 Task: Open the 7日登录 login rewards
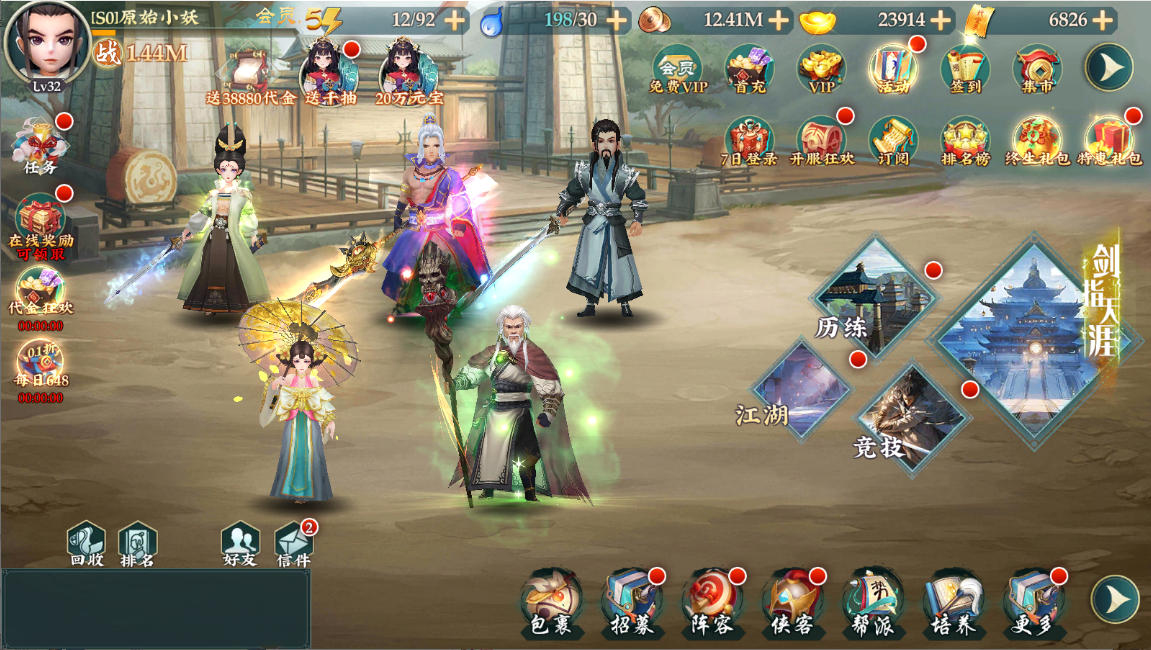pyautogui.click(x=749, y=142)
